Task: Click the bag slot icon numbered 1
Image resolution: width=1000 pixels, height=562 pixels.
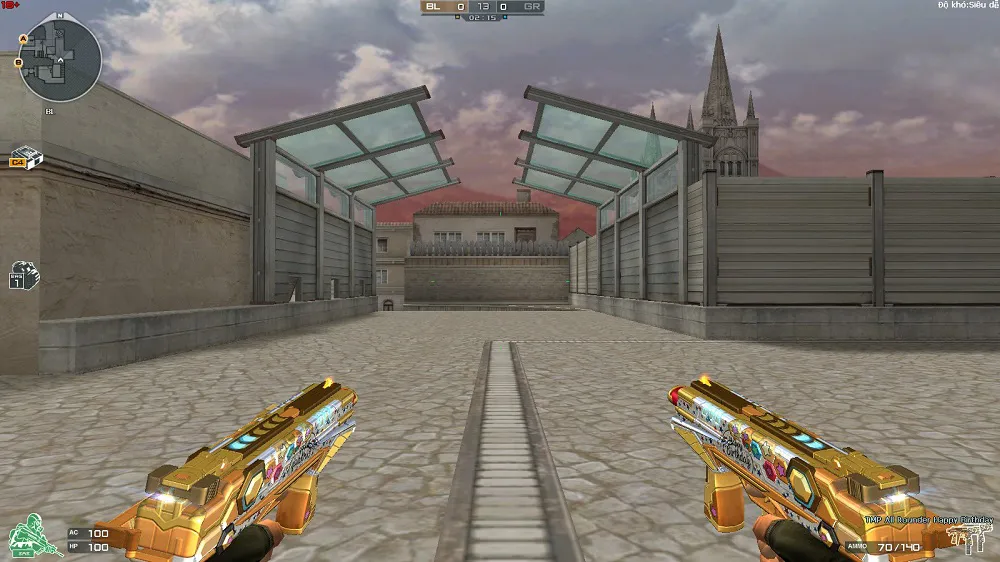Action: (x=23, y=277)
